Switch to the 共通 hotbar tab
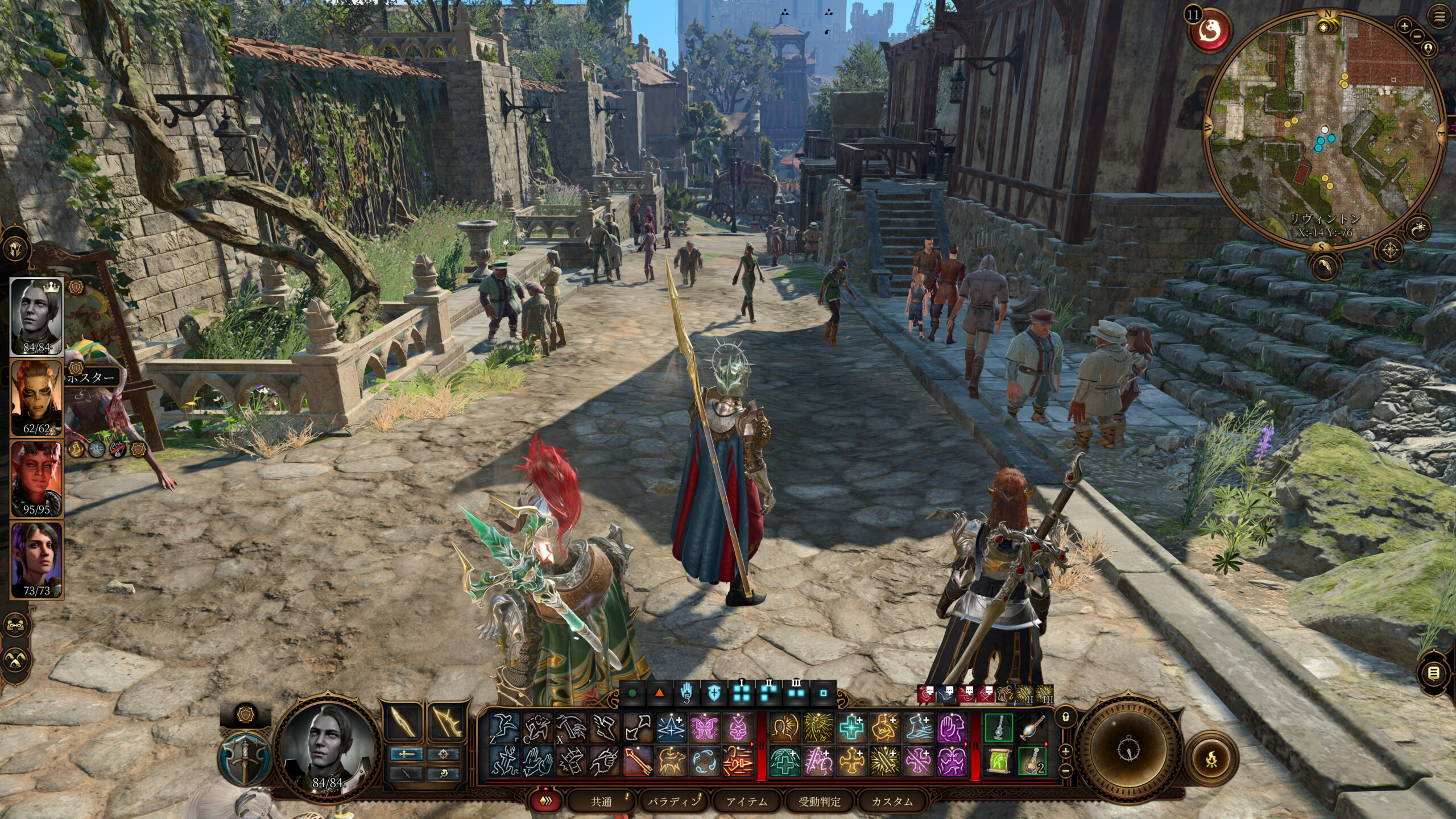The height and width of the screenshot is (819, 1456). point(601,801)
